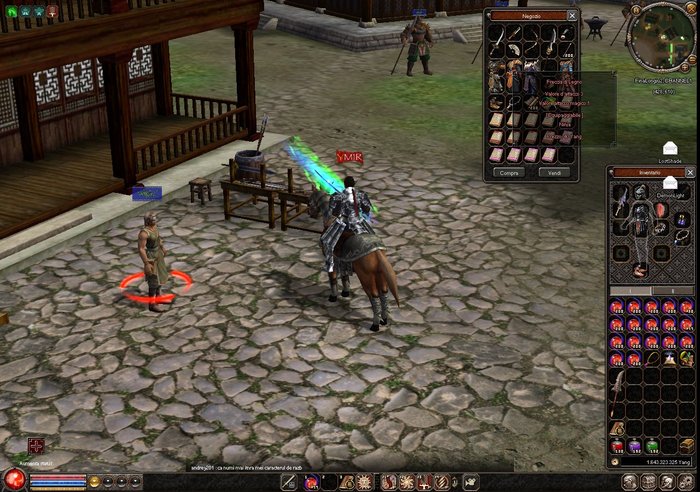Click the red orb icon beside health bar
The width and height of the screenshot is (700, 492).
click(13, 480)
